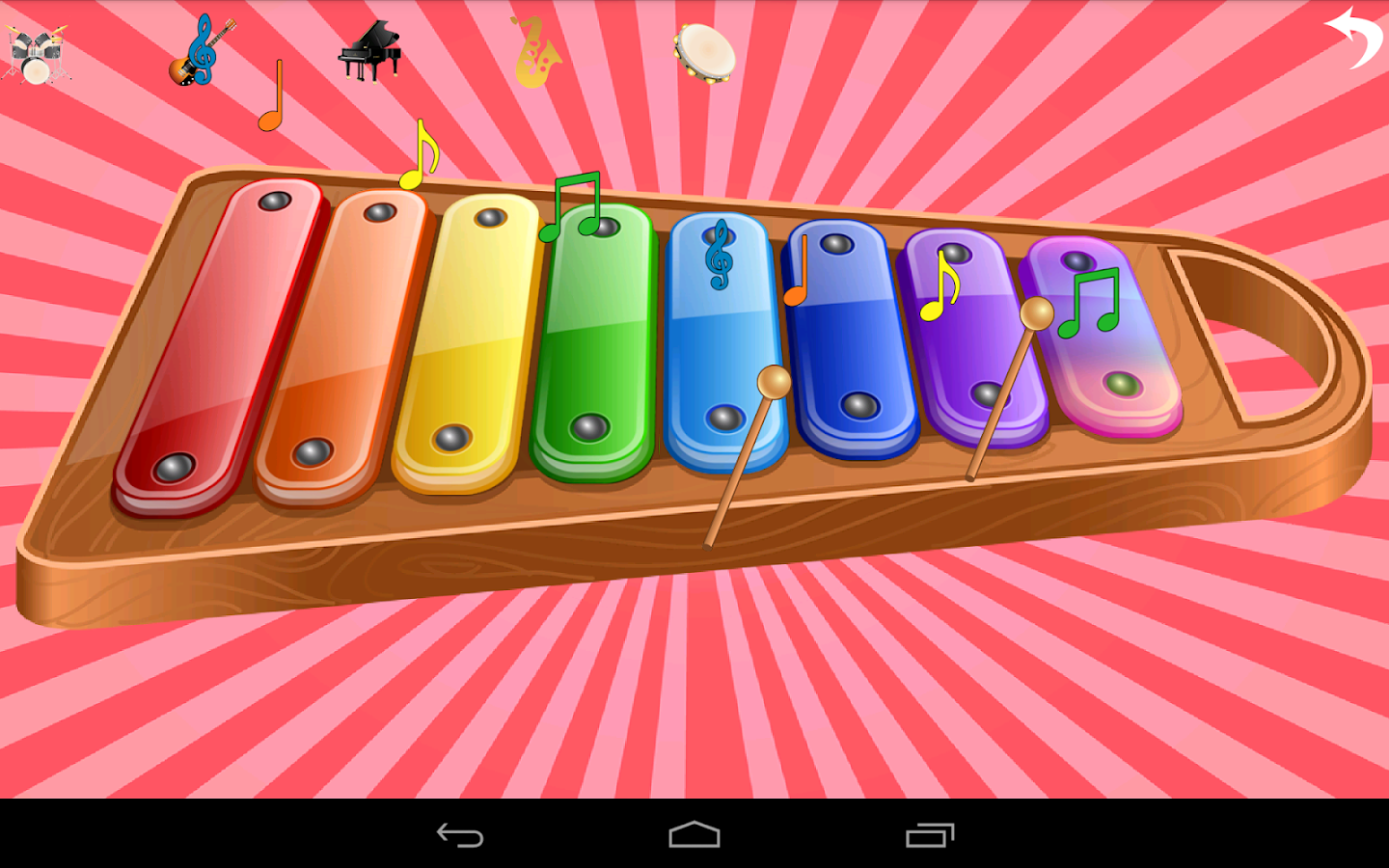Play the light blue xylophone bar
This screenshot has height=868, width=1389.
[x=723, y=338]
